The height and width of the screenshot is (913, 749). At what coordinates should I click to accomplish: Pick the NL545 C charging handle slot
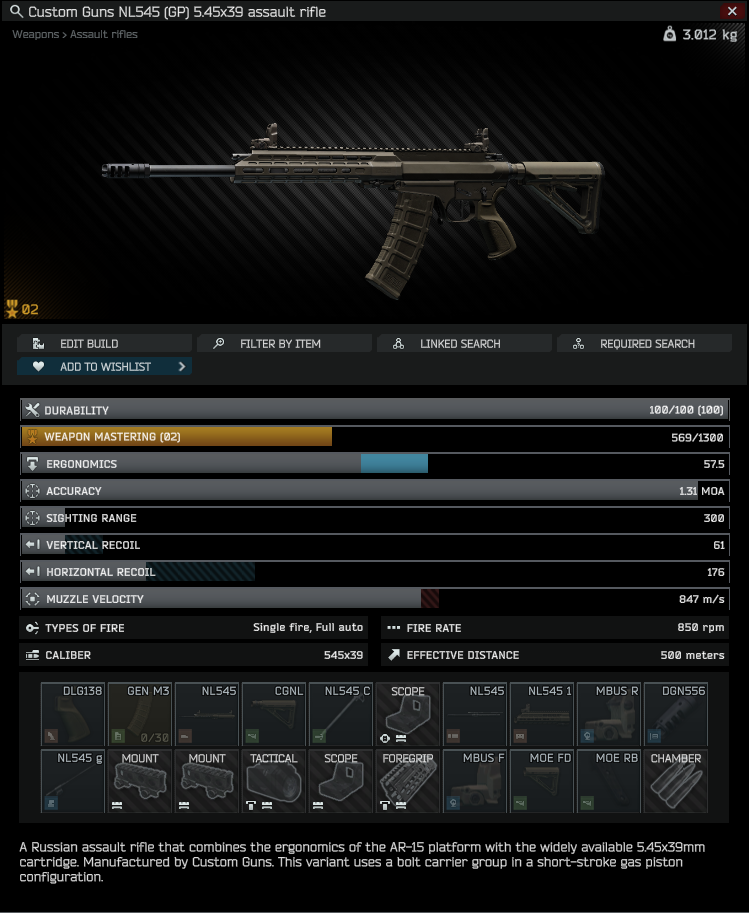341,714
